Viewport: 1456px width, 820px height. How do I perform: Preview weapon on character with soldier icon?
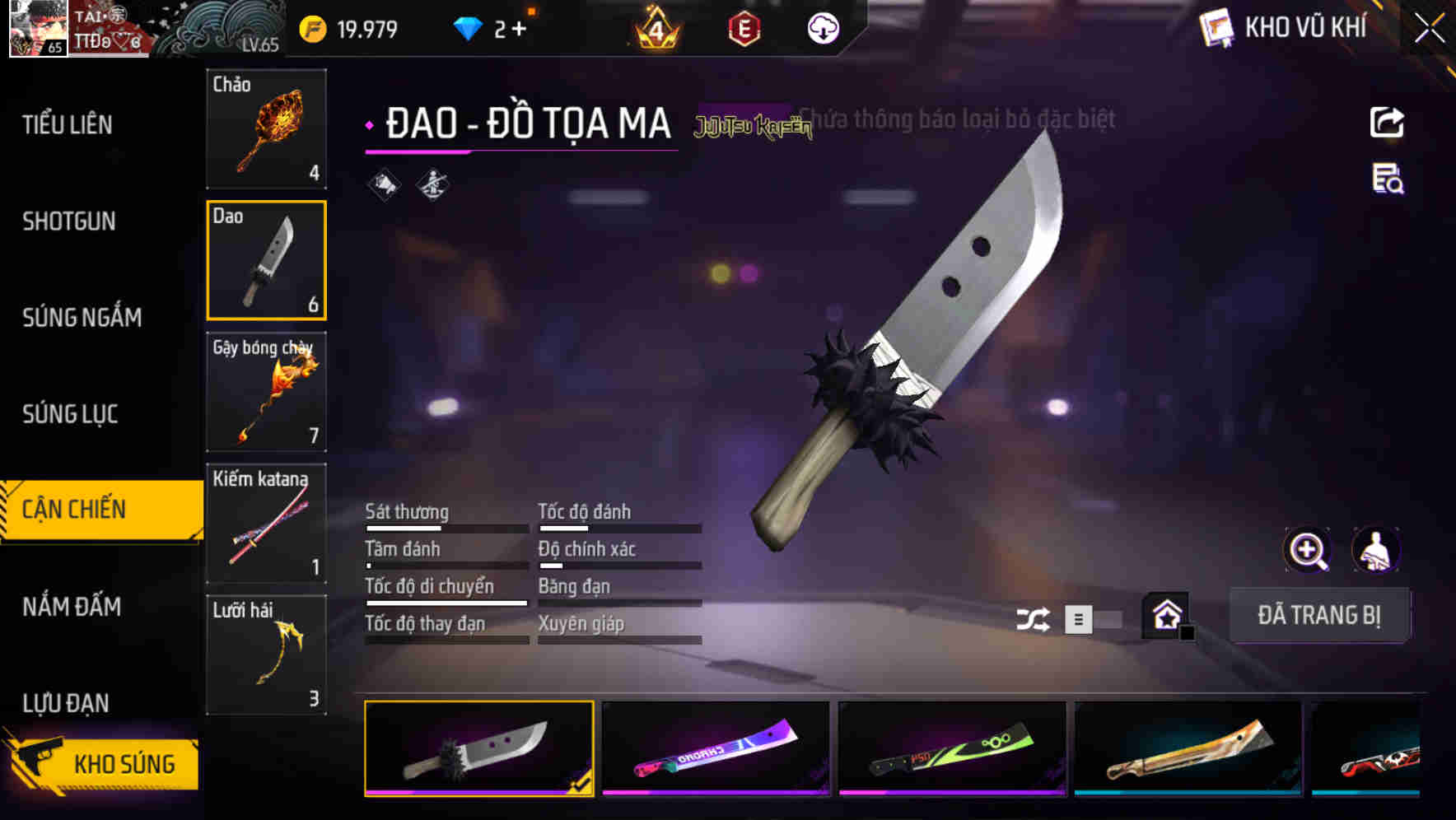(x=1374, y=550)
